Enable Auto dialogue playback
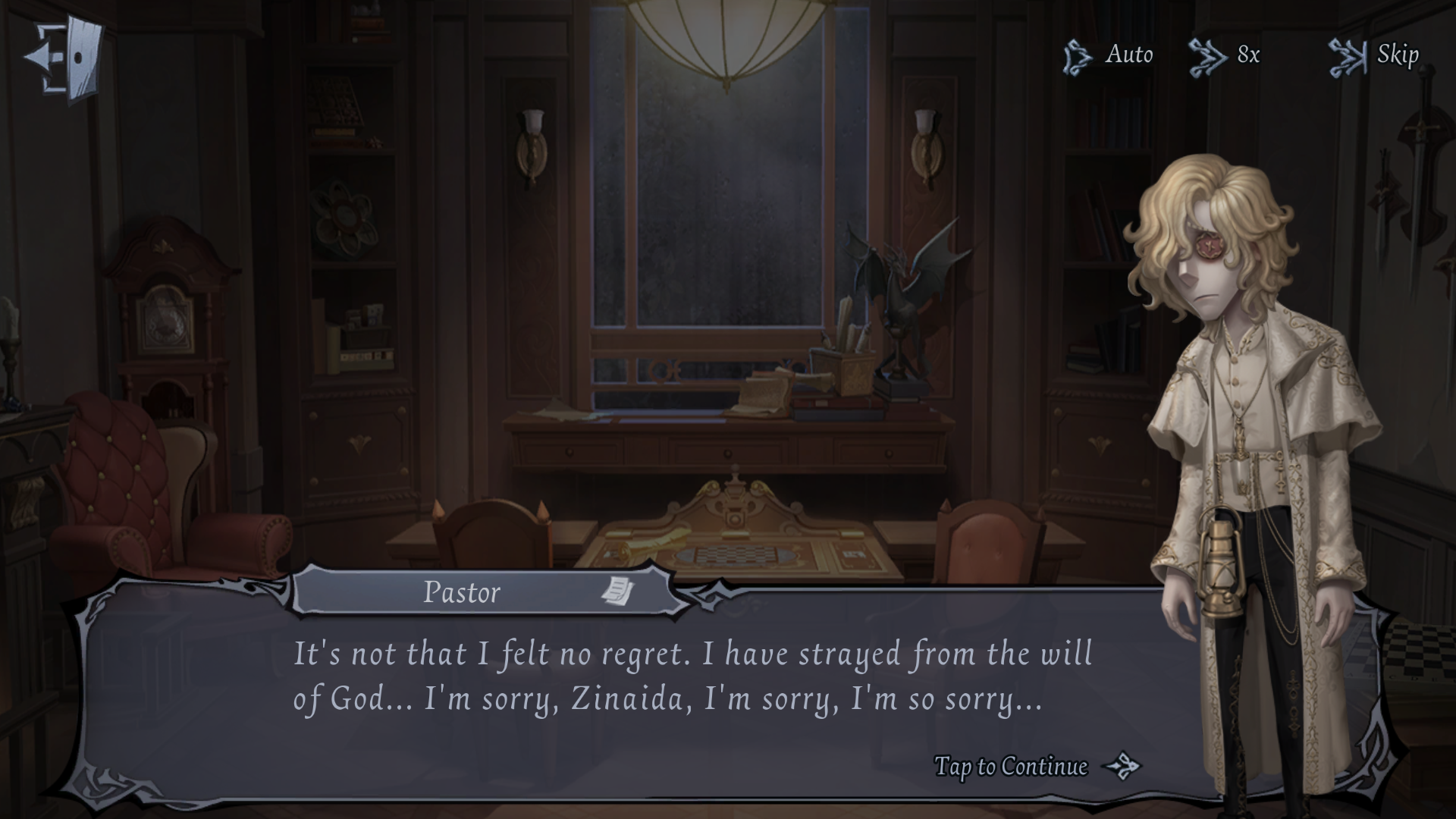Viewport: 1456px width, 819px height. tap(1108, 55)
